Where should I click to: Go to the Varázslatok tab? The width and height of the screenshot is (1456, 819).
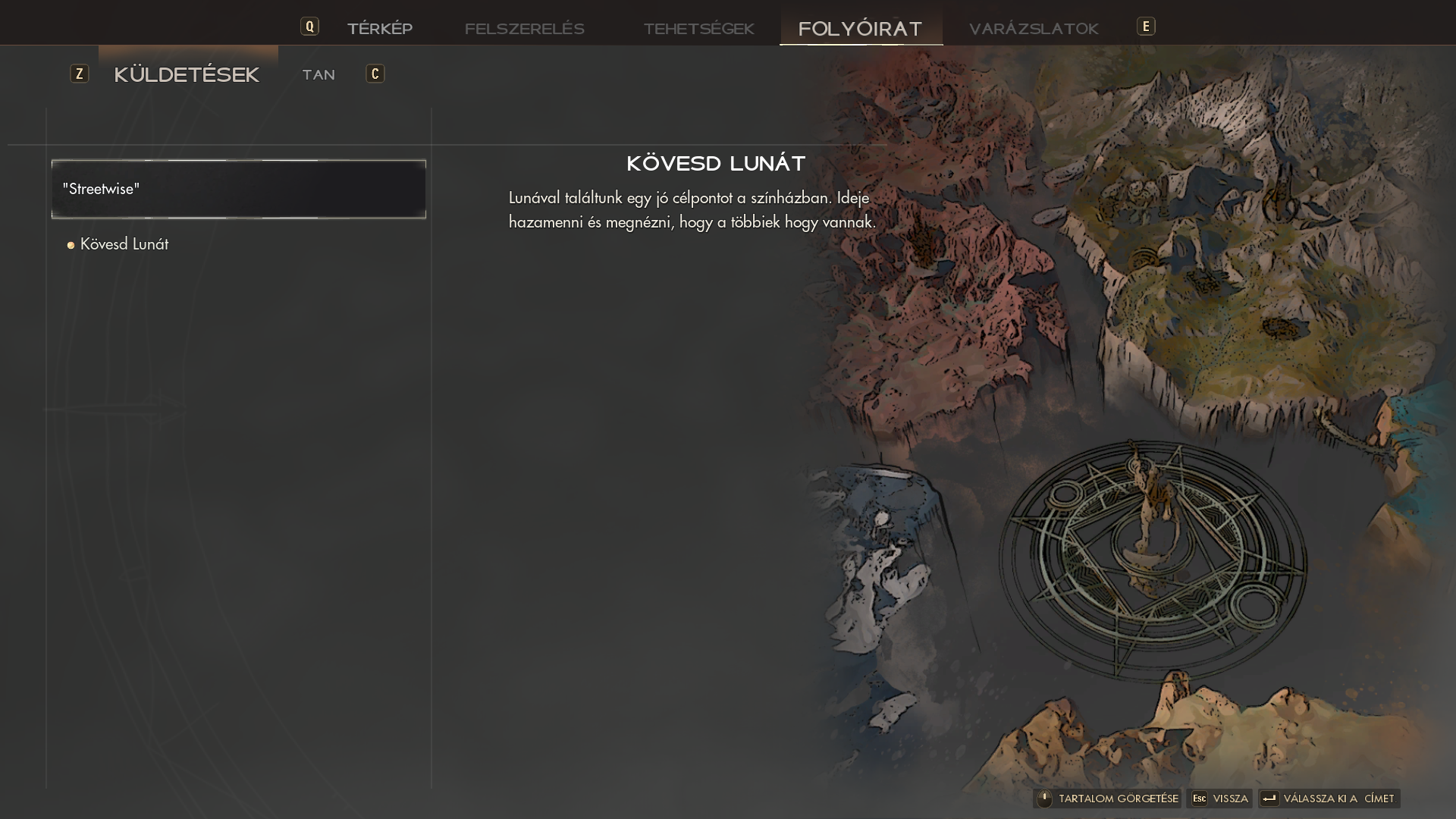tap(1033, 29)
